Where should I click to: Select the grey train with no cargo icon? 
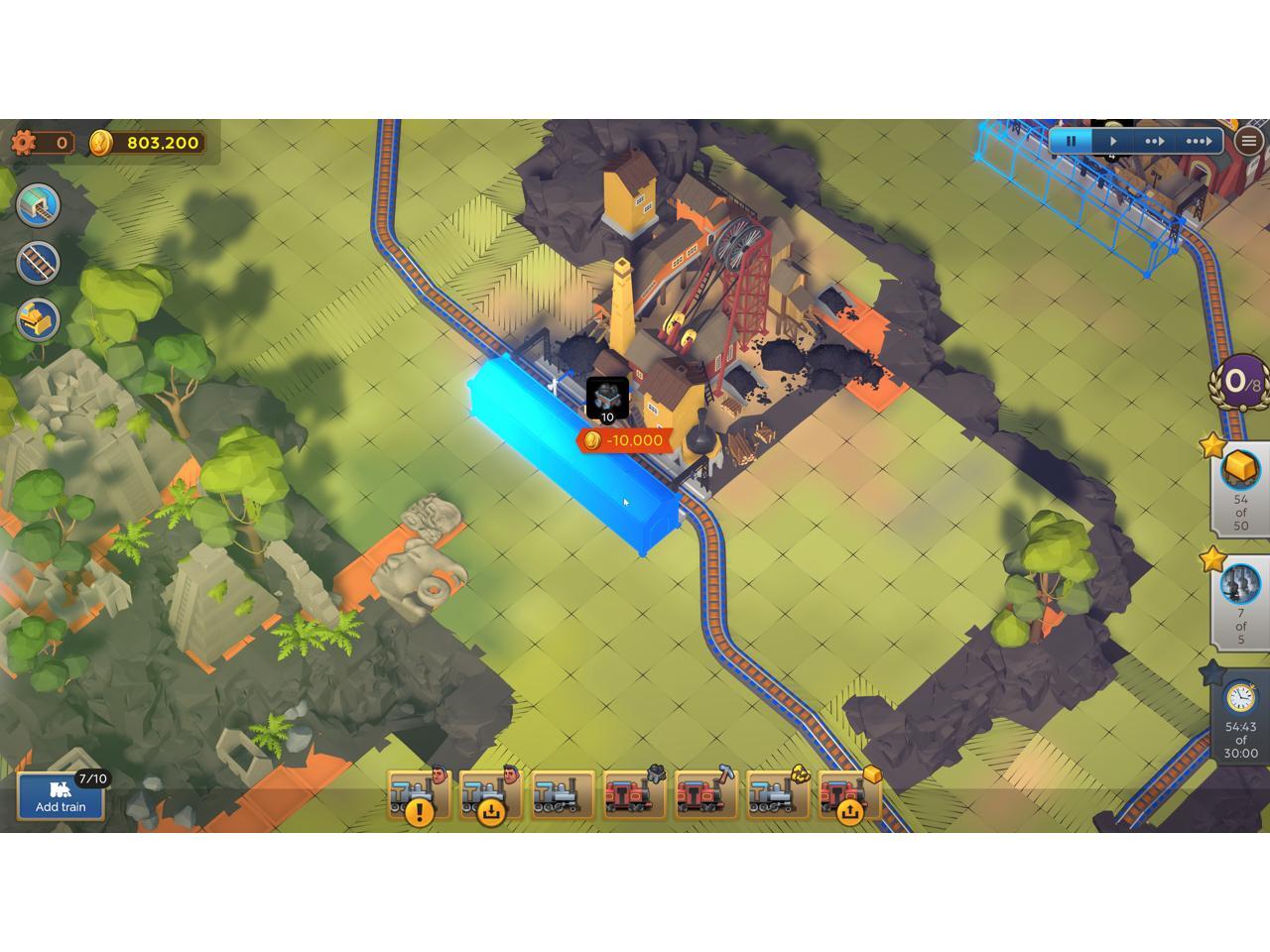563,795
